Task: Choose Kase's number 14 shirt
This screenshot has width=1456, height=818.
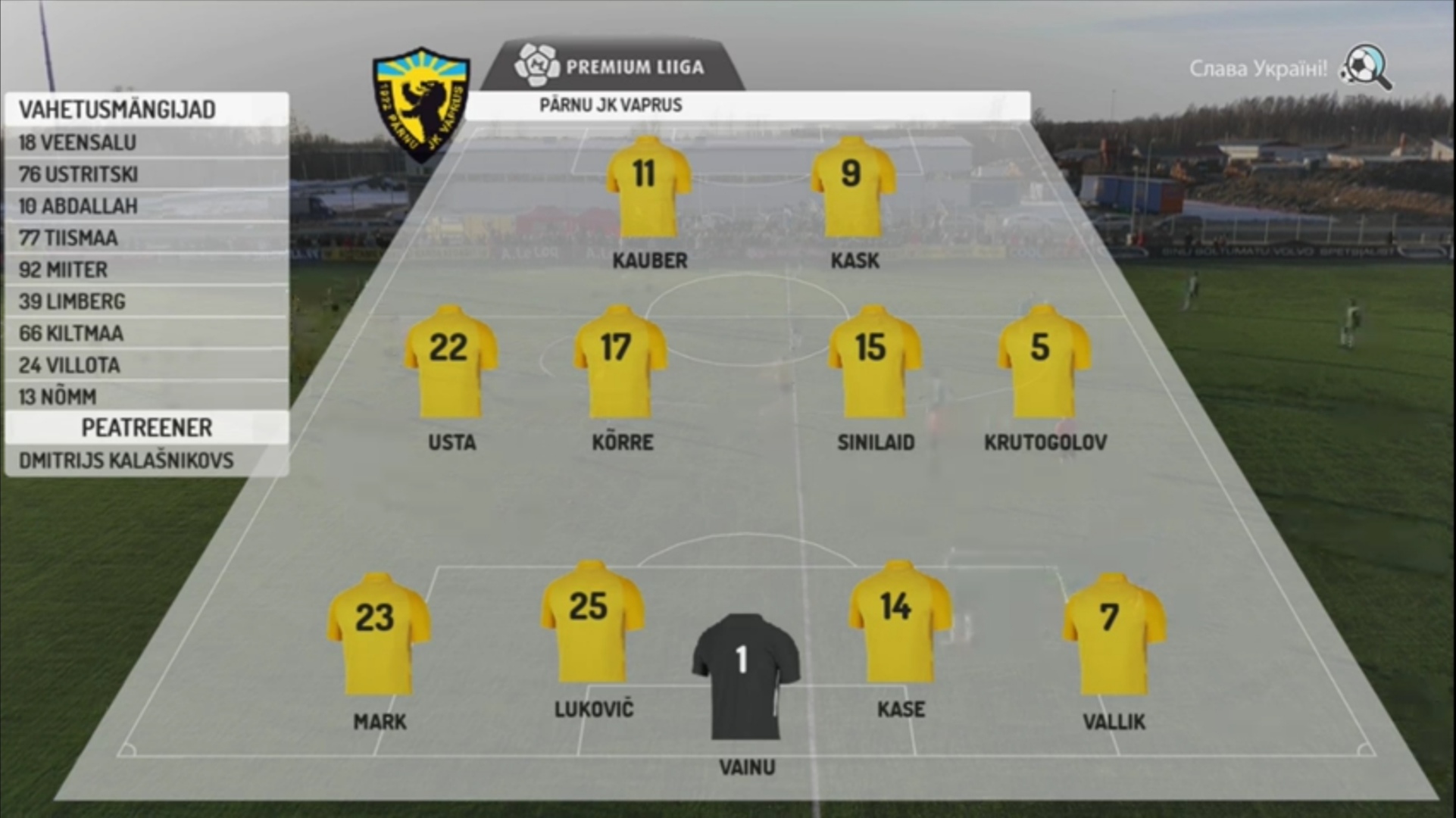Action: pyautogui.click(x=899, y=623)
